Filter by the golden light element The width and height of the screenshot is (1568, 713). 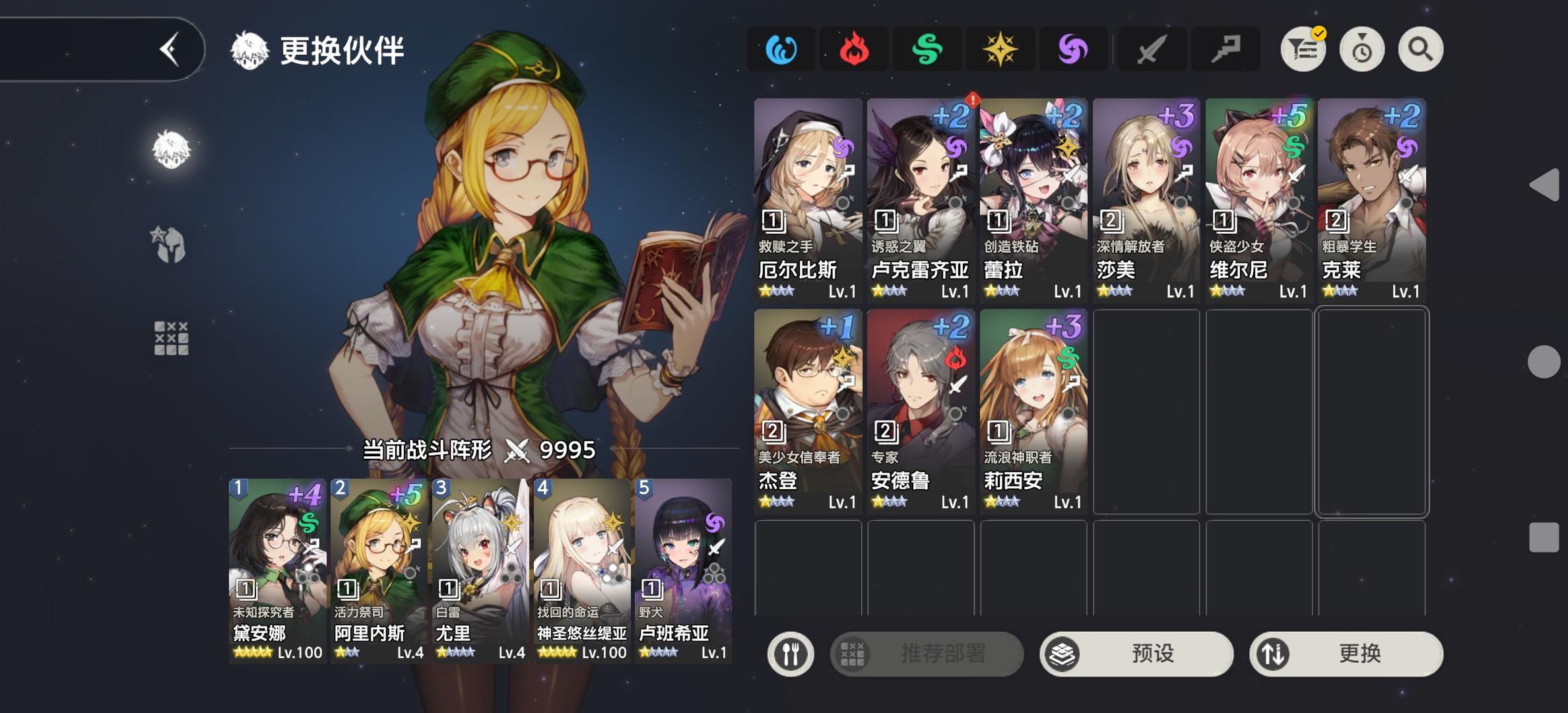coord(1002,48)
